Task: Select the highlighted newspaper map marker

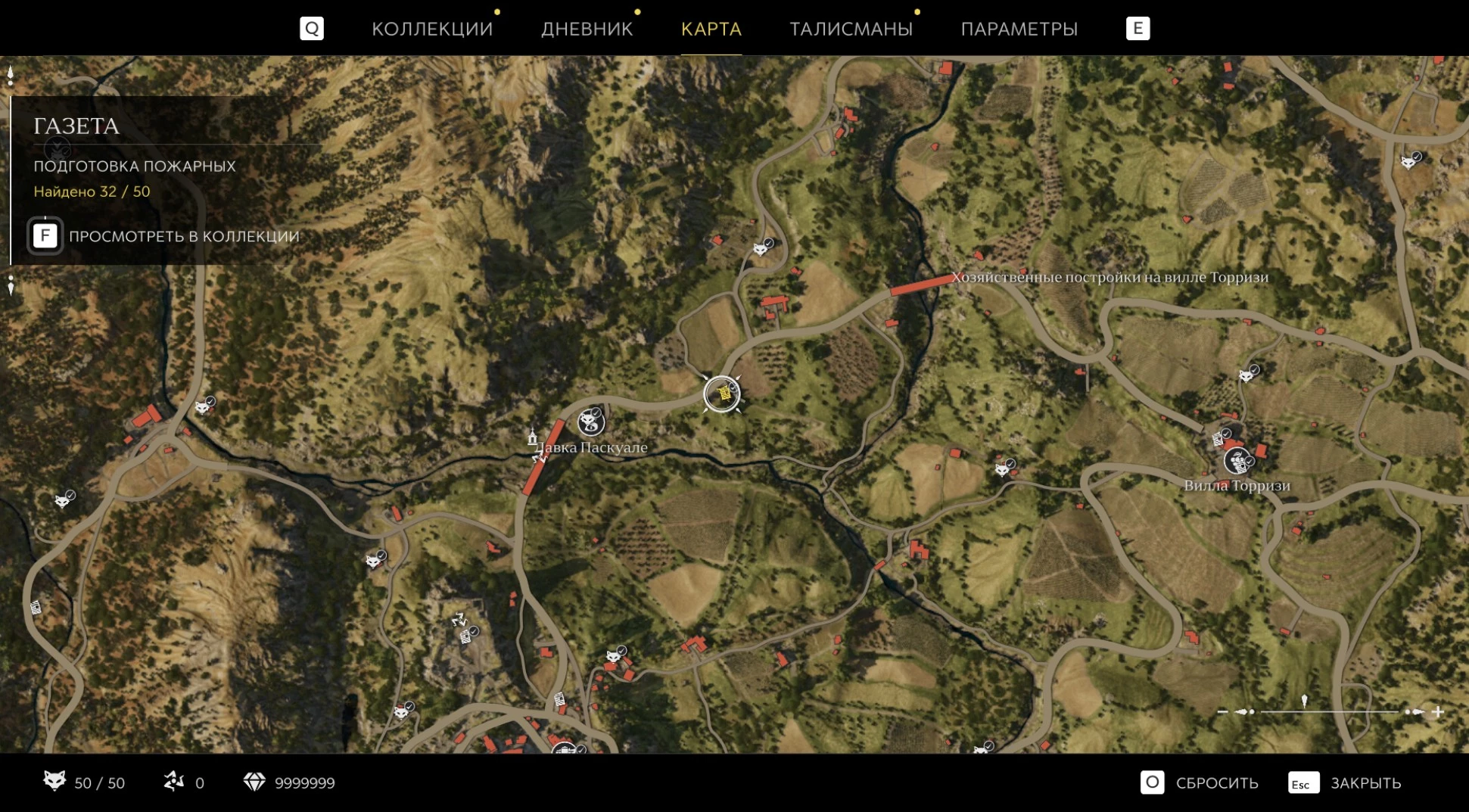Action: tap(722, 394)
